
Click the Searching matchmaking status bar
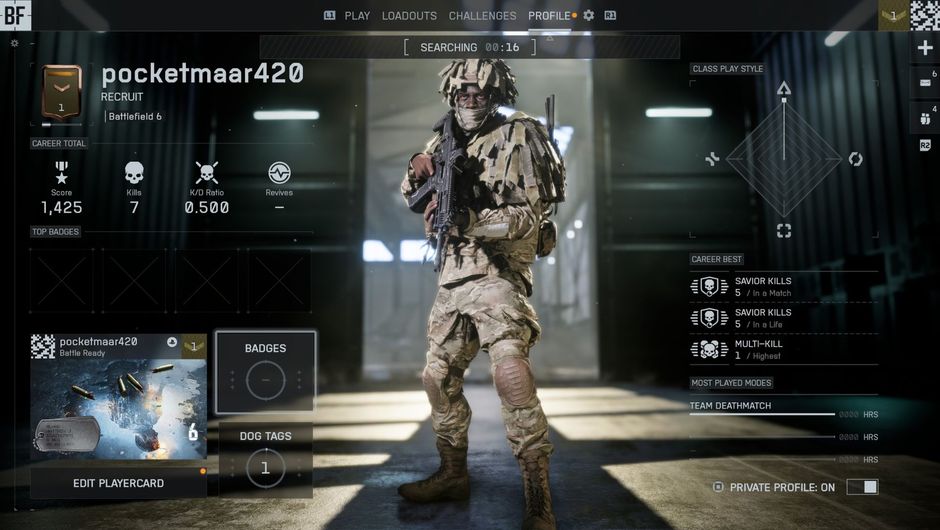click(469, 47)
